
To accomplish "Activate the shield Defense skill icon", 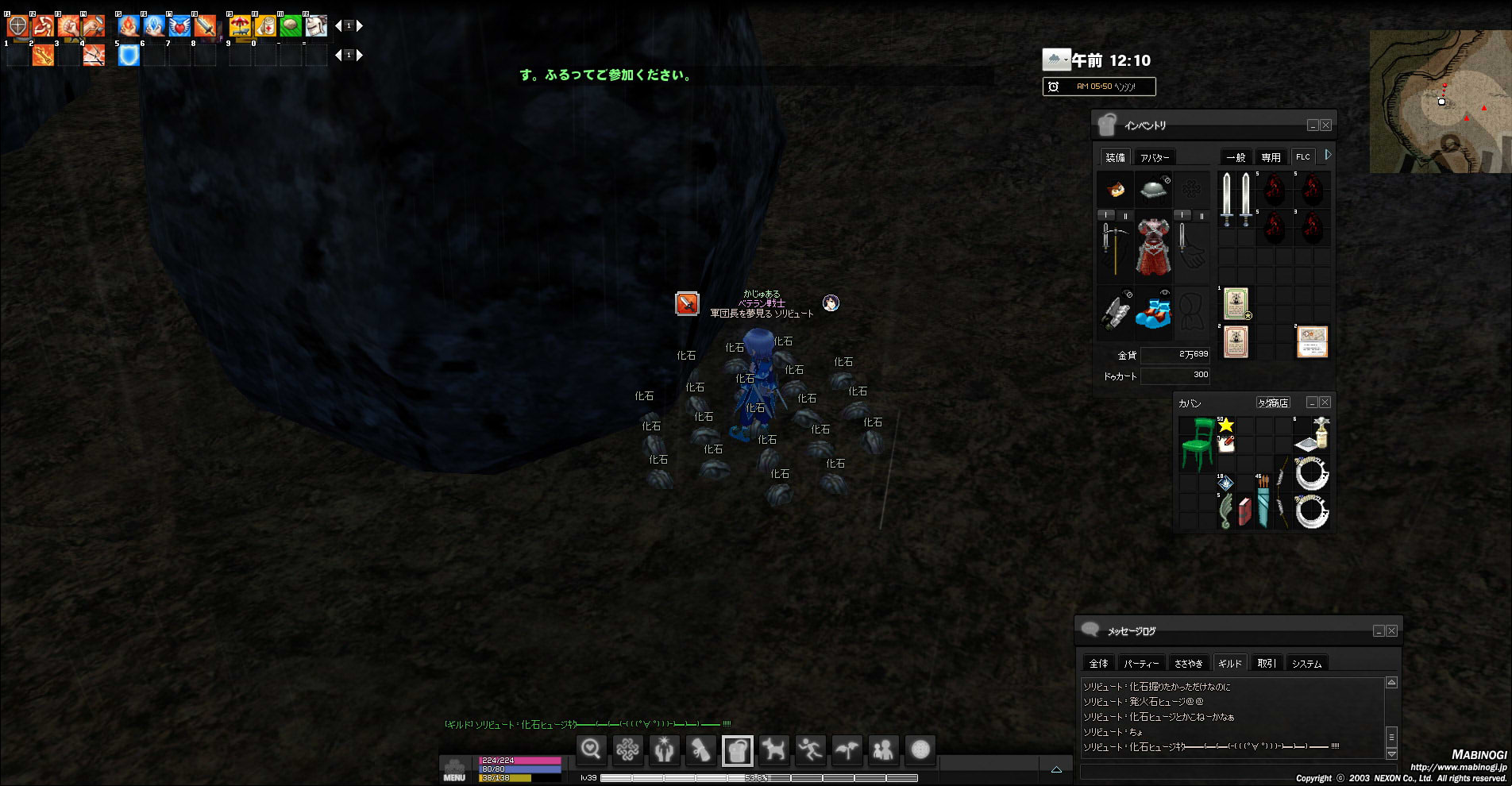I will [x=17, y=26].
